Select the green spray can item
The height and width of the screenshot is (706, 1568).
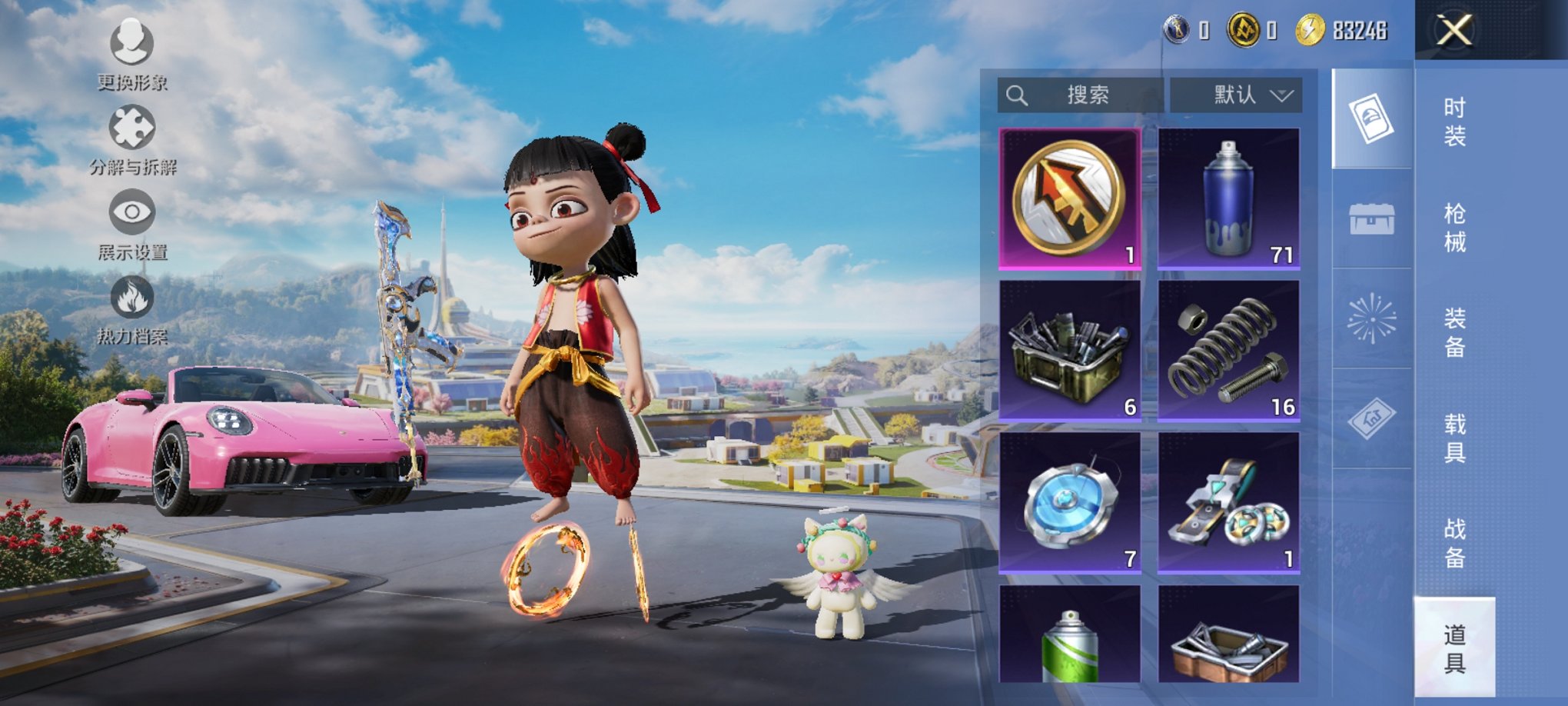[1069, 634]
